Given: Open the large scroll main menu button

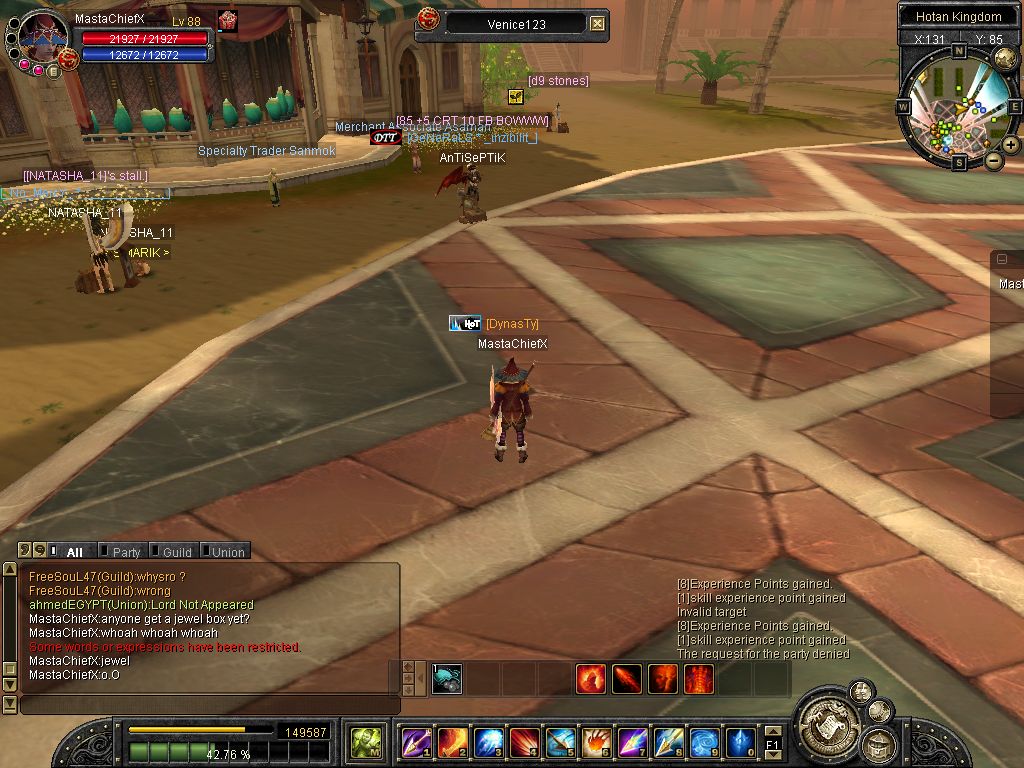Looking at the screenshot, I should pyautogui.click(x=829, y=722).
